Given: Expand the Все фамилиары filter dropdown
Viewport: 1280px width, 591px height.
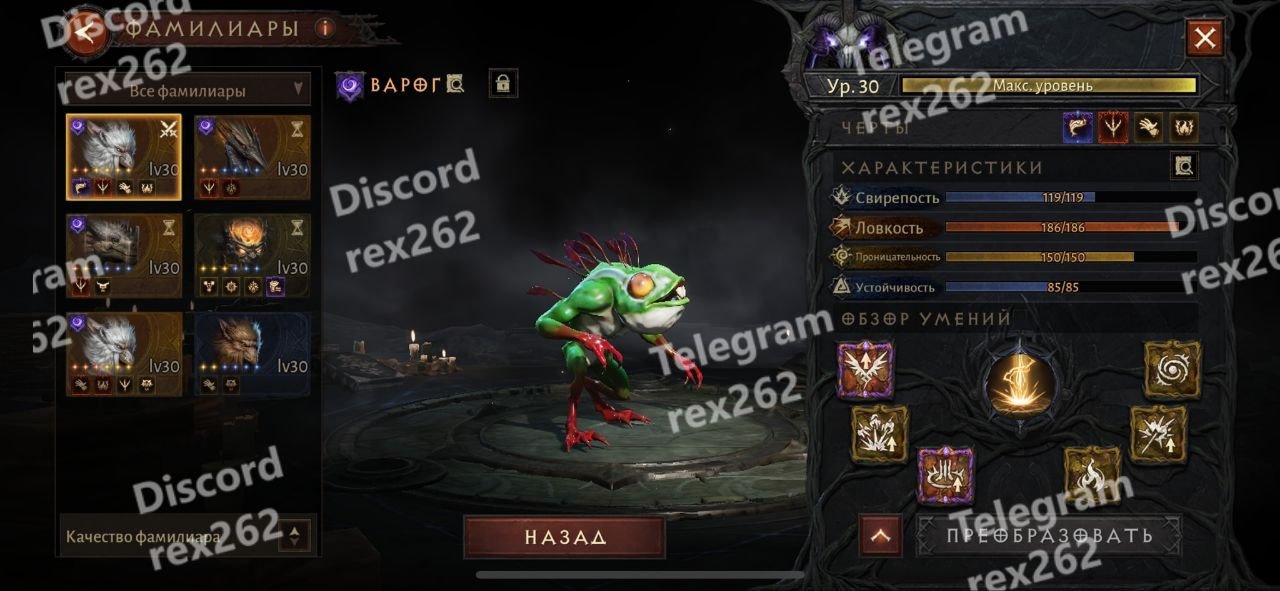Looking at the screenshot, I should pyautogui.click(x=188, y=90).
